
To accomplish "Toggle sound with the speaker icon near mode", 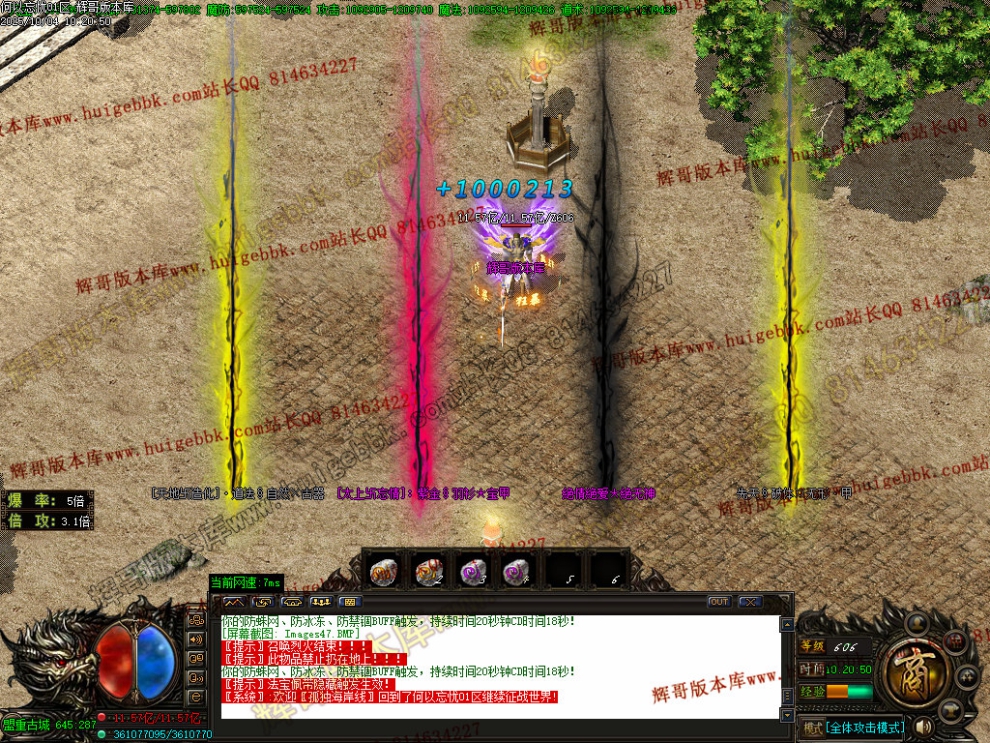I will click(924, 727).
